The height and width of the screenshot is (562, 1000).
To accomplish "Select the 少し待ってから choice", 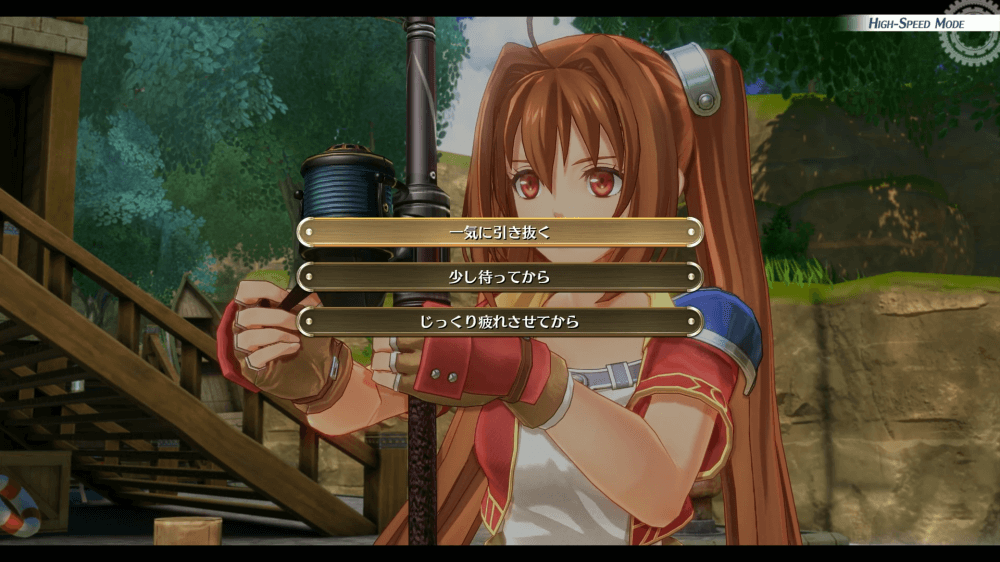I will pos(500,277).
